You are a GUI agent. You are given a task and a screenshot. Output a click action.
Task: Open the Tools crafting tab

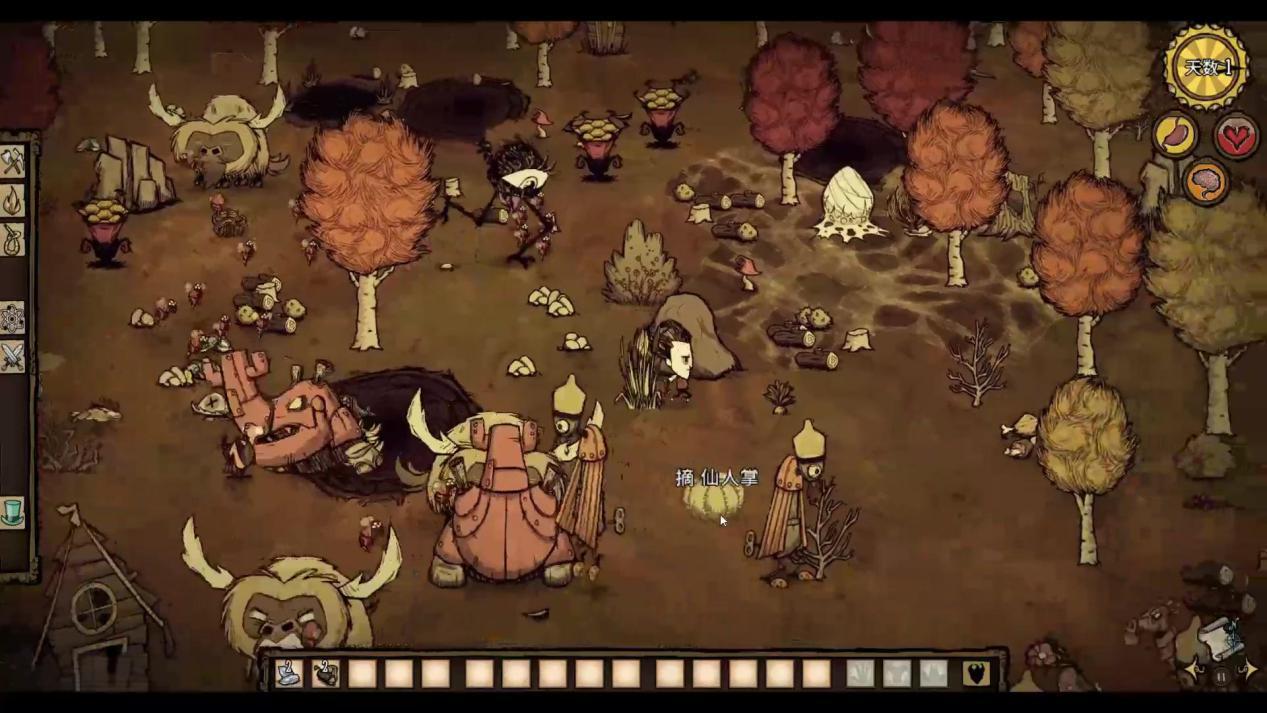point(13,160)
